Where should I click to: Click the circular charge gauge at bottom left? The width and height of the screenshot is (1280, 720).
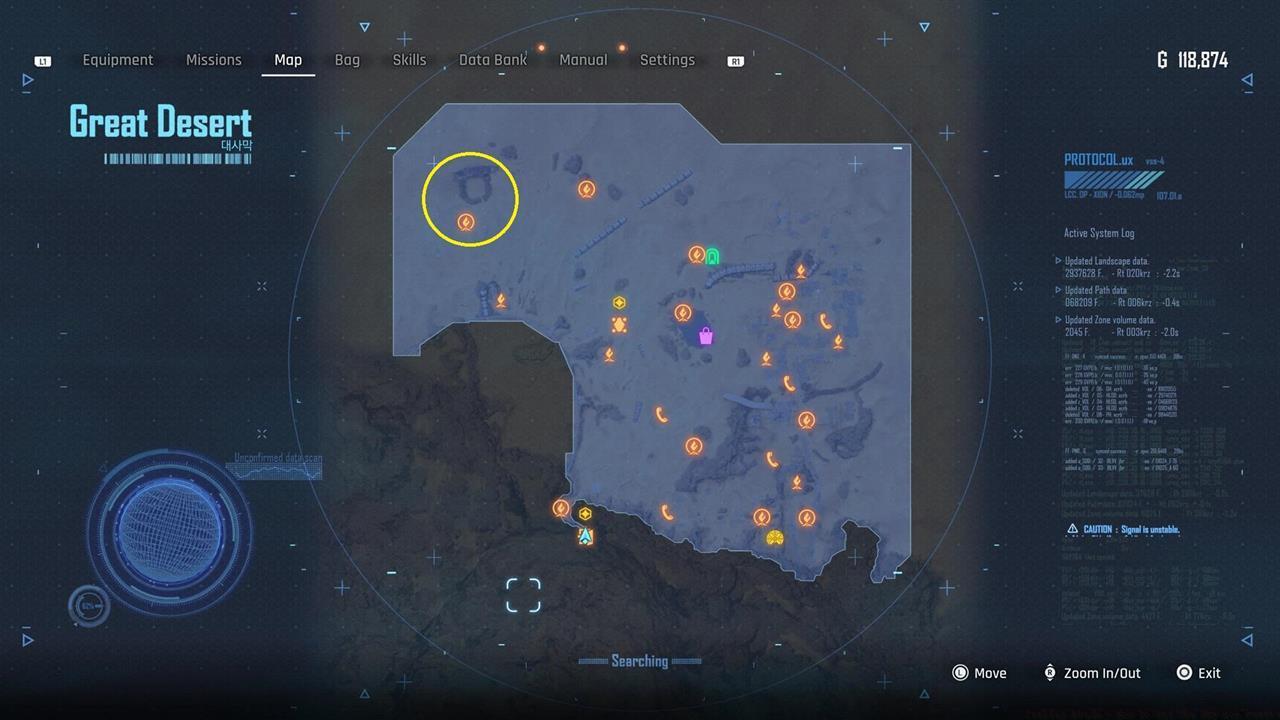(x=88, y=605)
